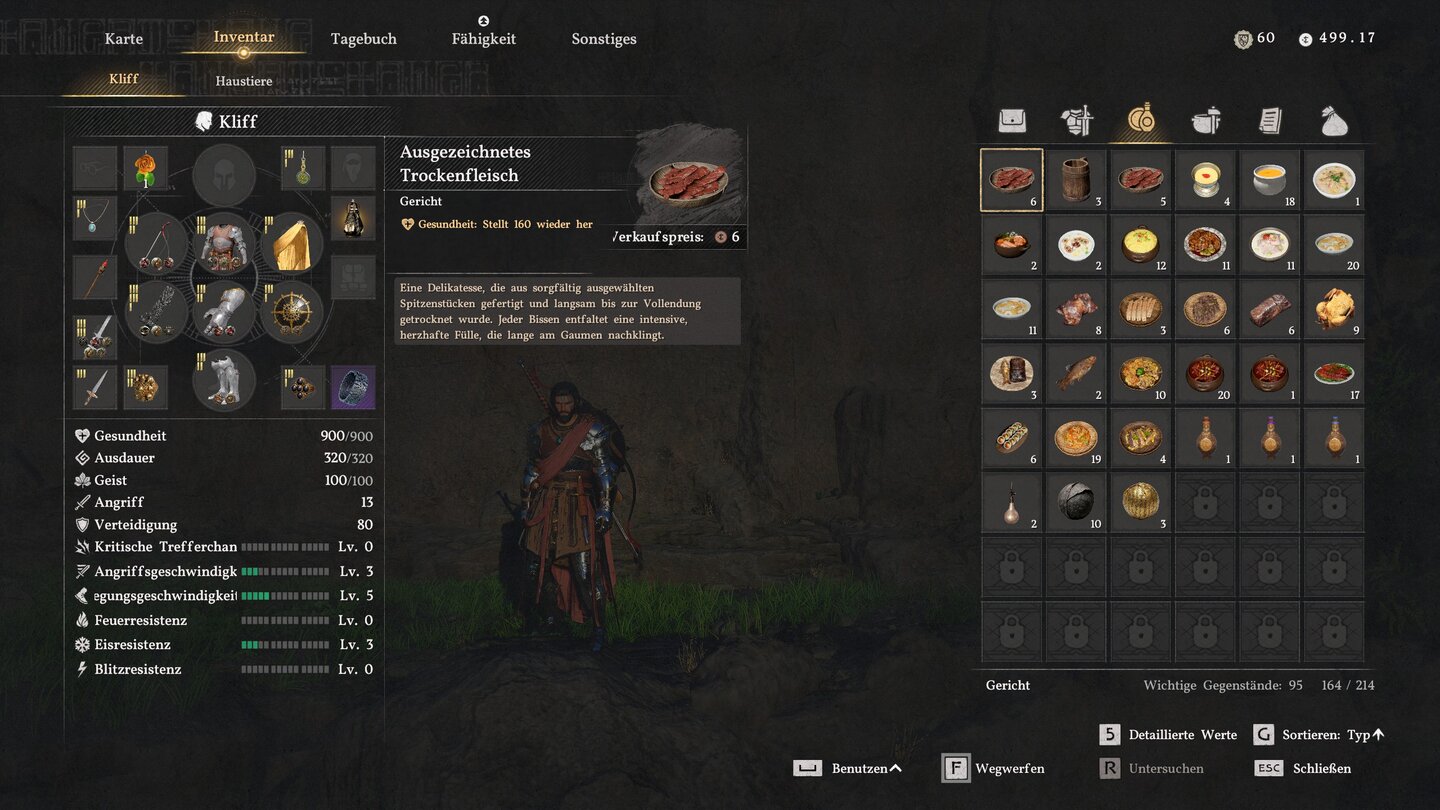
Task: Select the purple-backed ring slot
Action: point(353,387)
